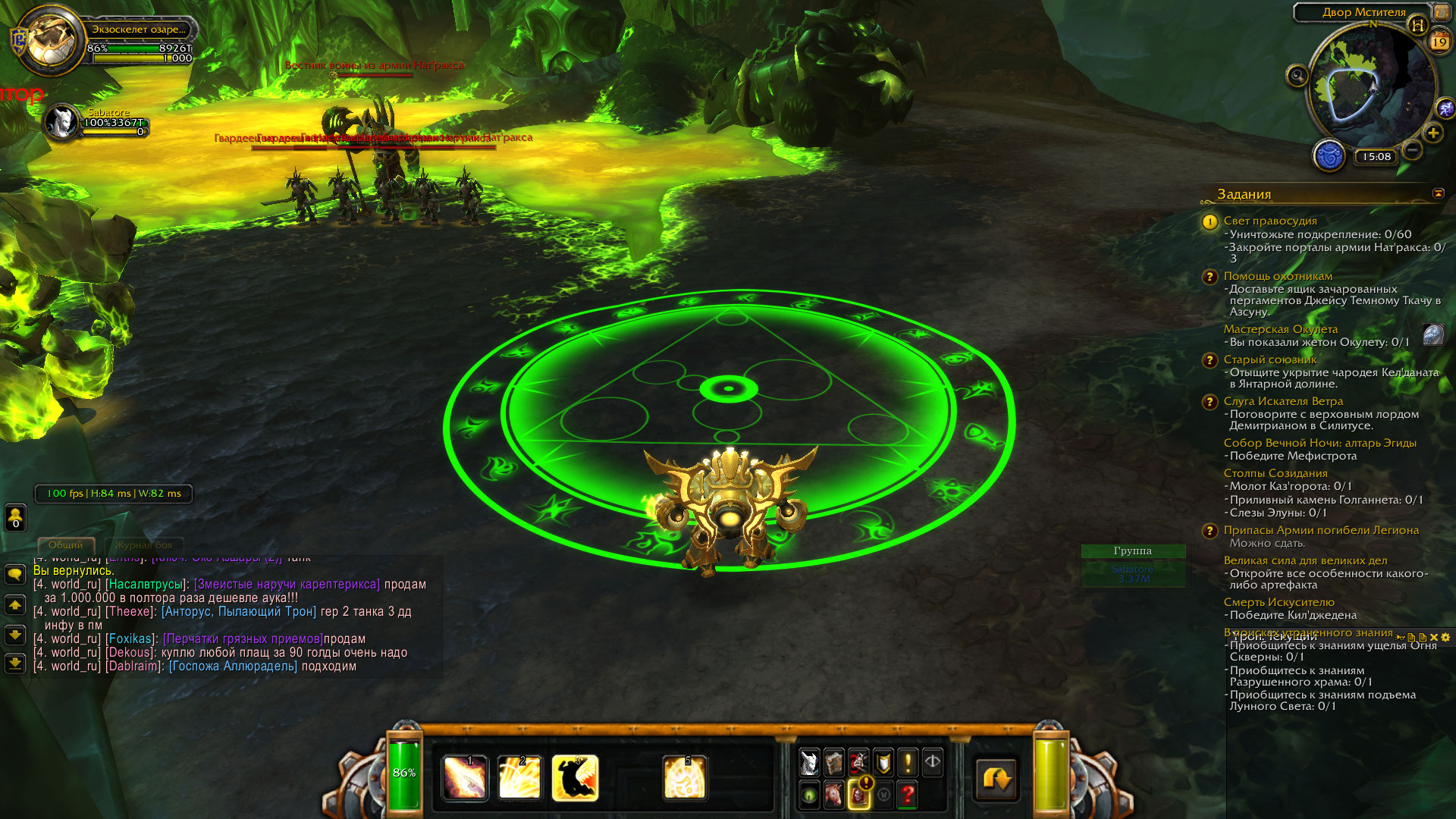Screen dimensions: 1456x819
Task: Open the blue class hall report button
Action: point(1329,156)
